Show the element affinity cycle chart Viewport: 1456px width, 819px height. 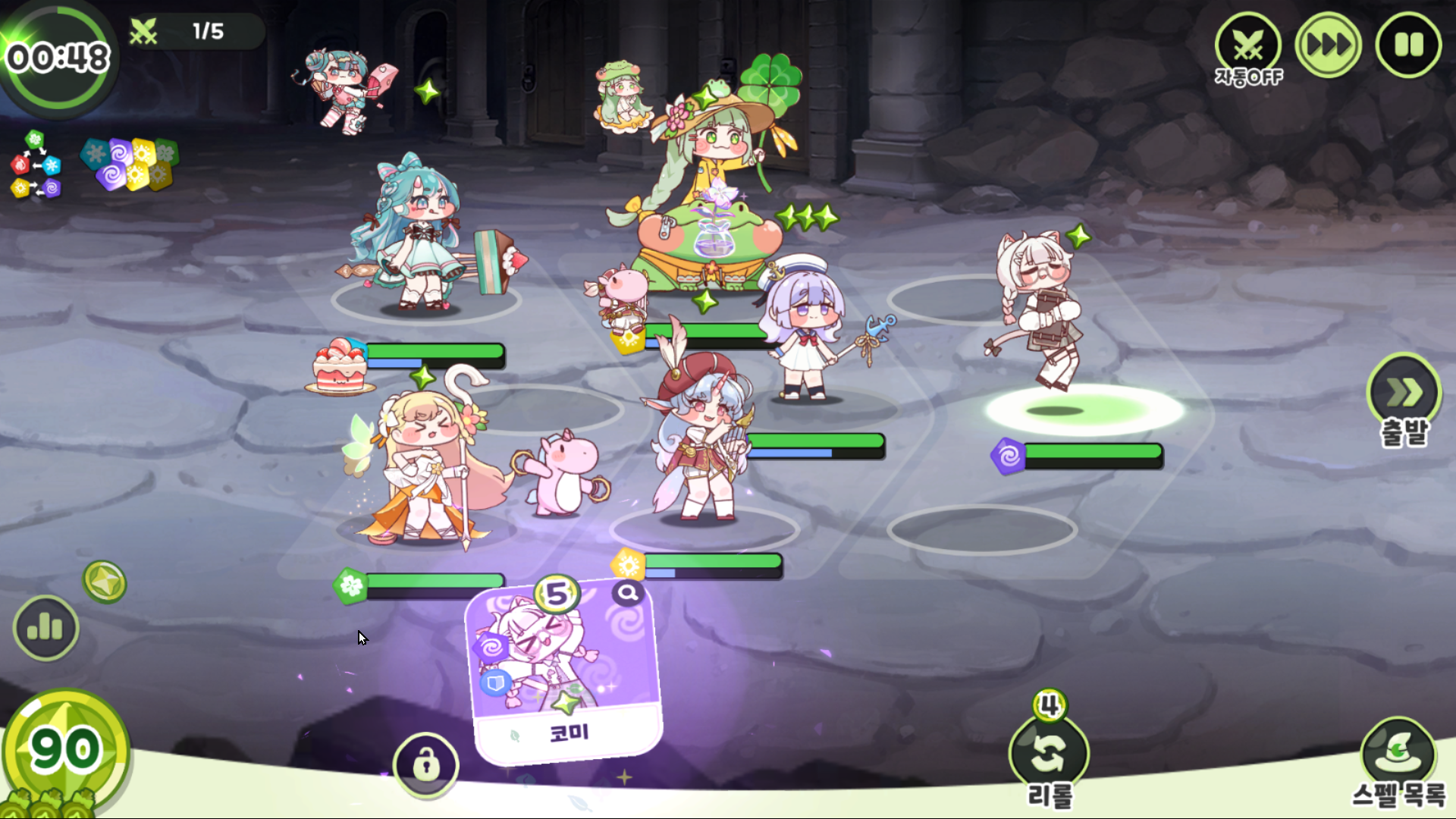point(35,165)
